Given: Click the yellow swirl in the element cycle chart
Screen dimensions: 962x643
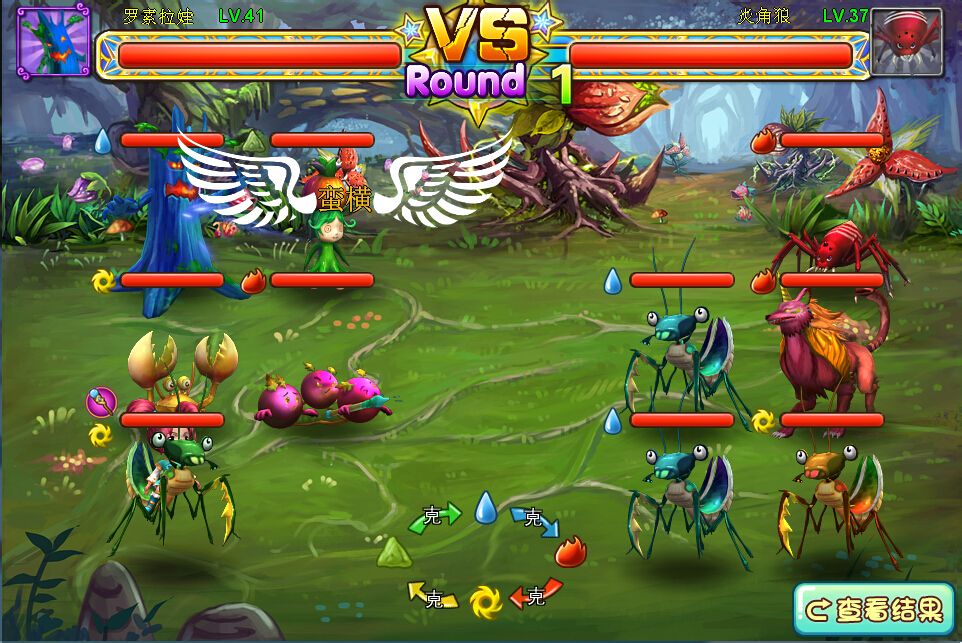Looking at the screenshot, I should [485, 599].
